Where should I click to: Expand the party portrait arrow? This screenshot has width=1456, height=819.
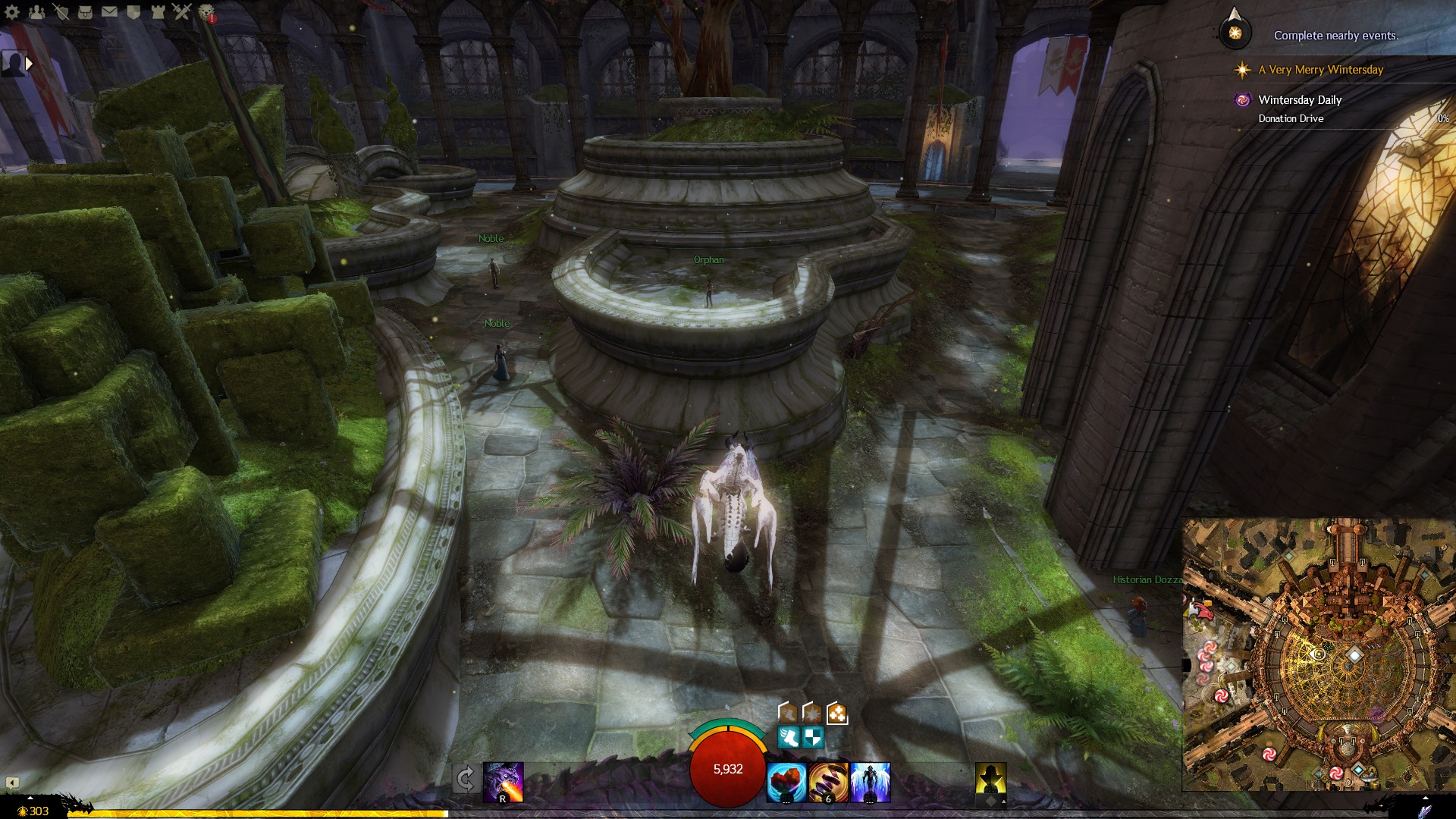coord(29,64)
